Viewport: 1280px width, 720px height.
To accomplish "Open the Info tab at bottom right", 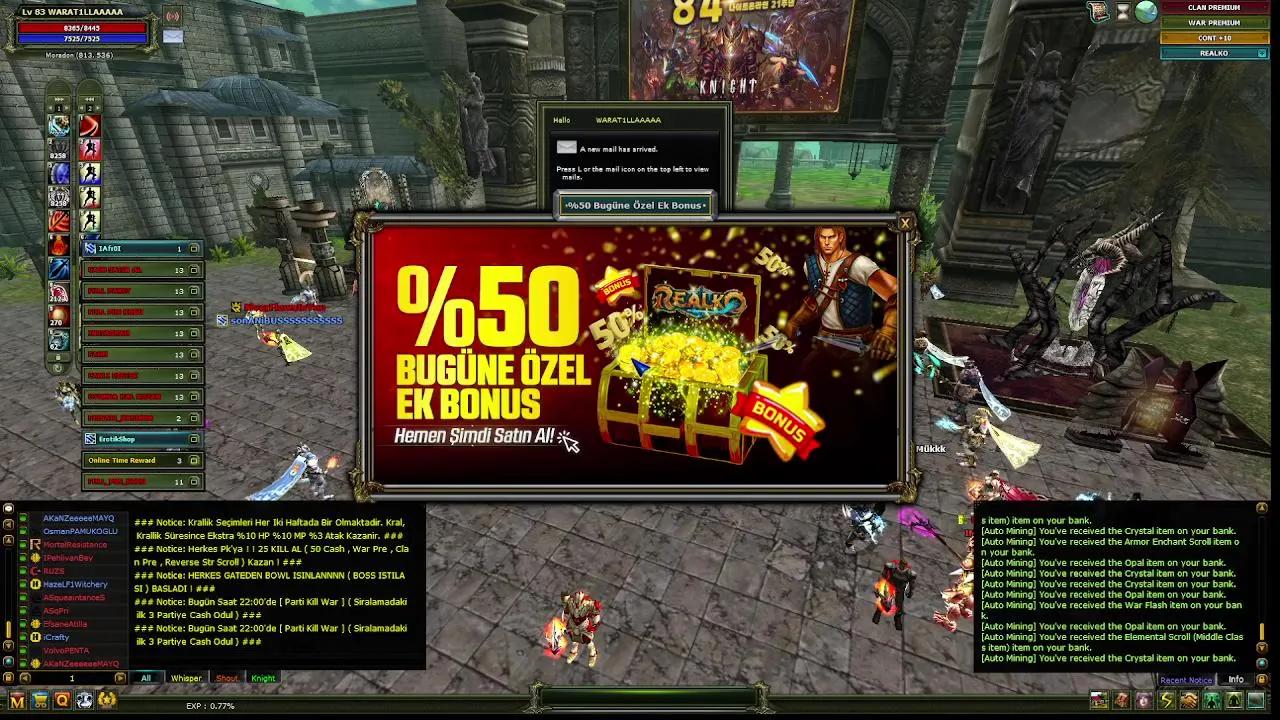I will [1236, 680].
